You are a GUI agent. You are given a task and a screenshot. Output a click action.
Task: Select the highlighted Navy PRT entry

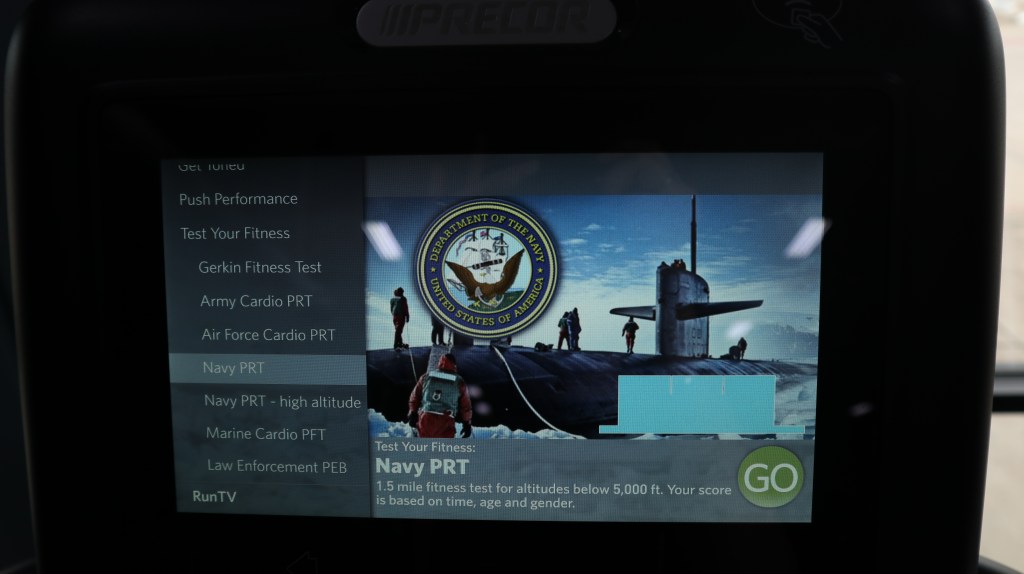click(x=234, y=368)
